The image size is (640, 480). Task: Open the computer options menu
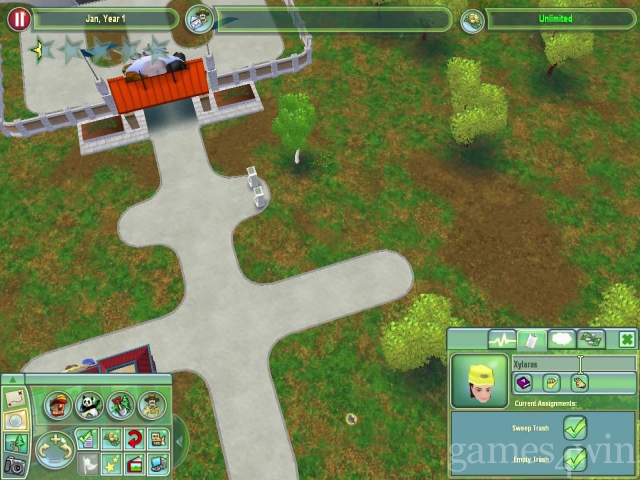pos(158,463)
